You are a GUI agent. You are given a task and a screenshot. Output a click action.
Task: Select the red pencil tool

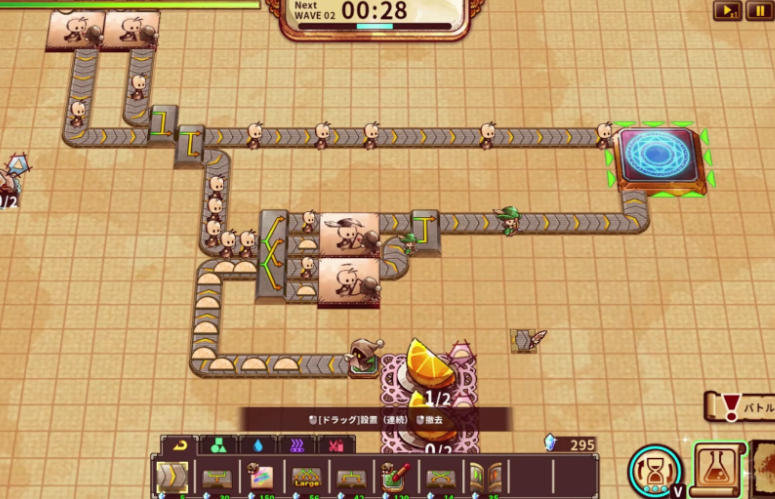coord(396,476)
